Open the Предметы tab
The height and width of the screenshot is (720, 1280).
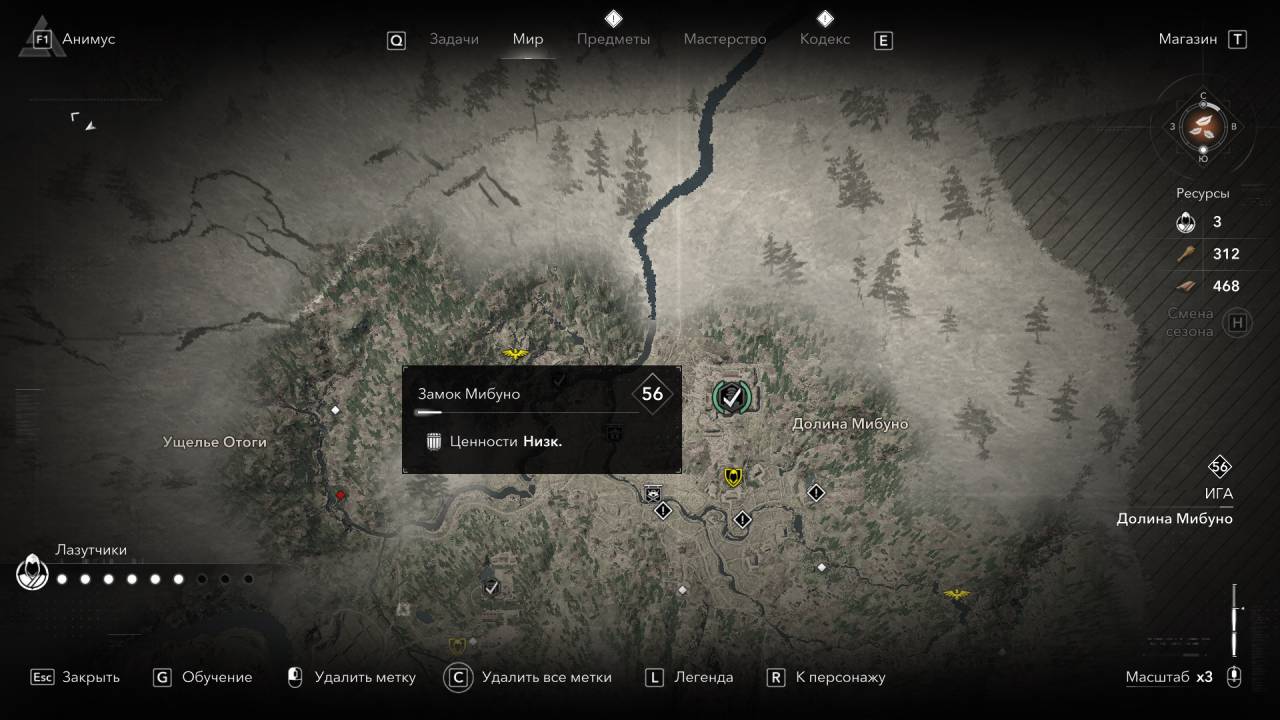click(x=613, y=39)
